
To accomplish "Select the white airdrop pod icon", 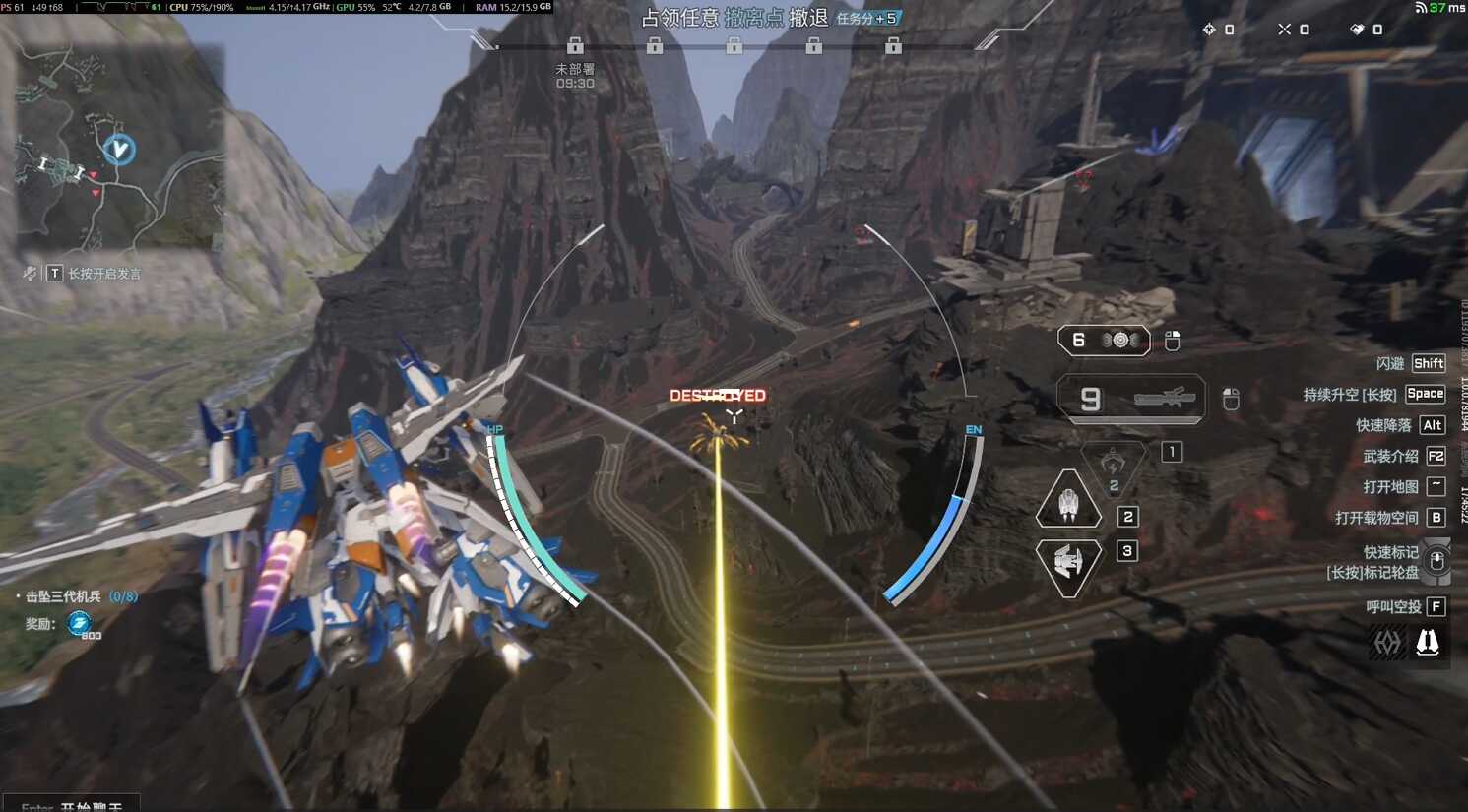I will (x=1428, y=643).
